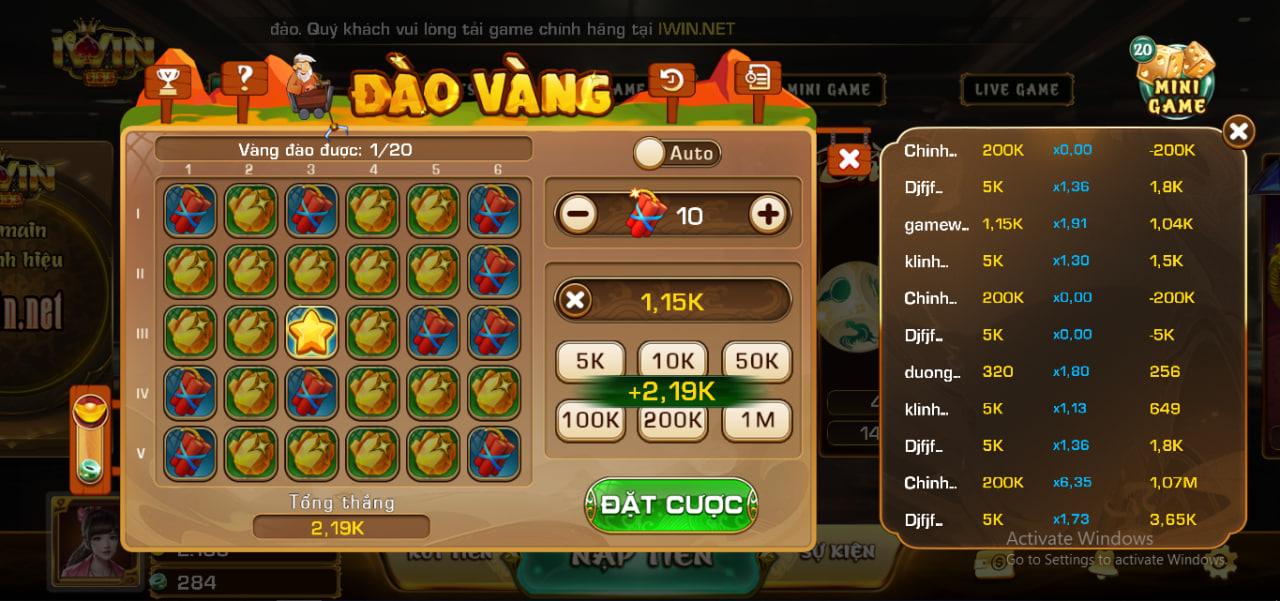Clear the 1,15K bet amount
The height and width of the screenshot is (601, 1280).
pos(575,300)
